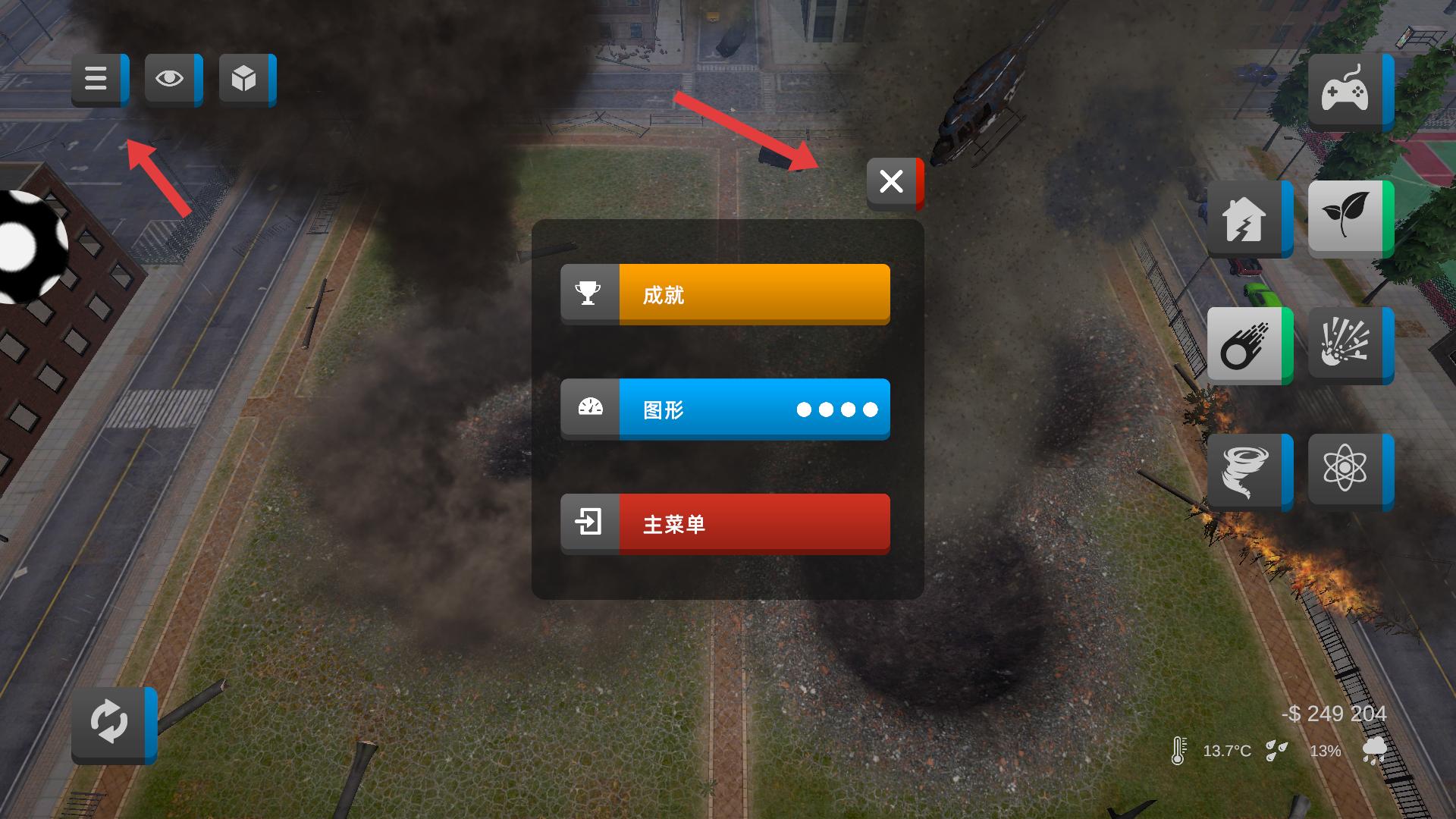This screenshot has height=819, width=1456.
Task: Click the hamburger menu button
Action: (97, 79)
